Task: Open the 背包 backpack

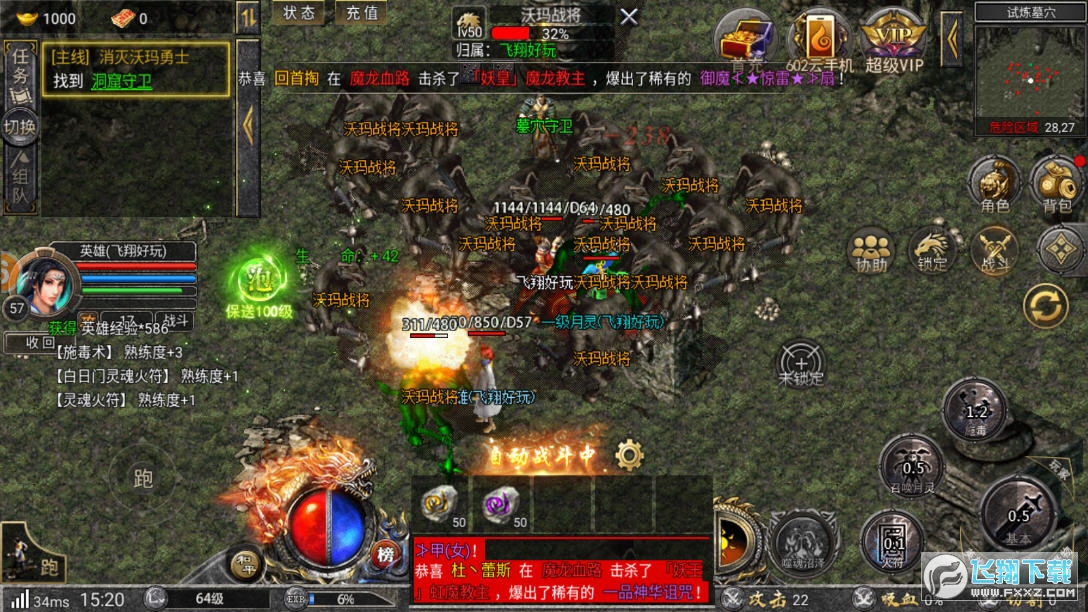Action: (1056, 183)
